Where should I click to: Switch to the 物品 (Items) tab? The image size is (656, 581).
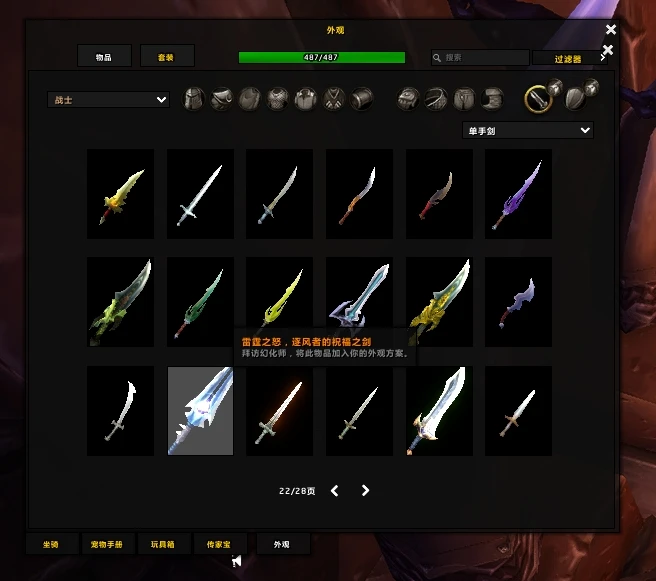pos(104,57)
